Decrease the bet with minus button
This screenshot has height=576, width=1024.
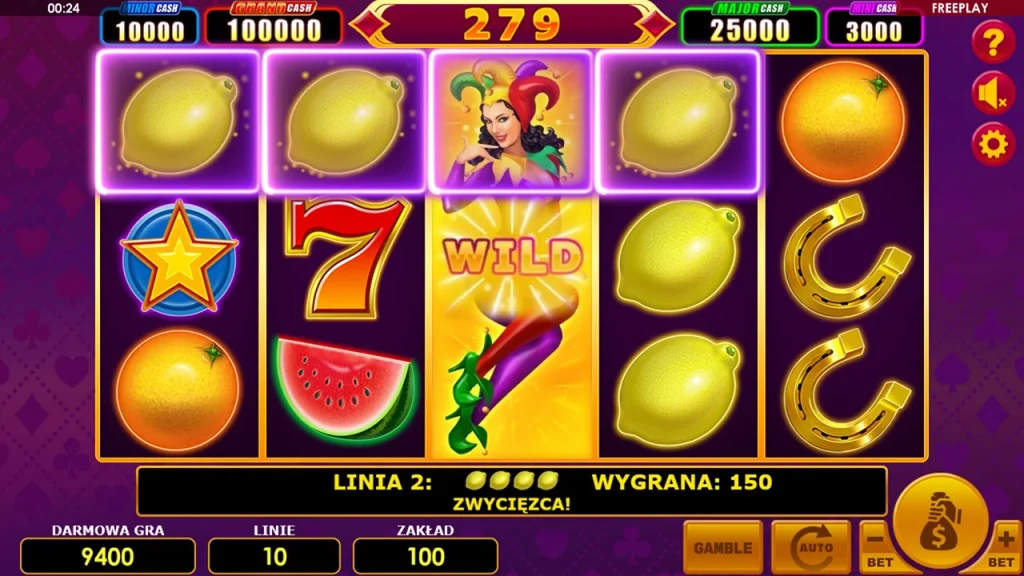(876, 546)
